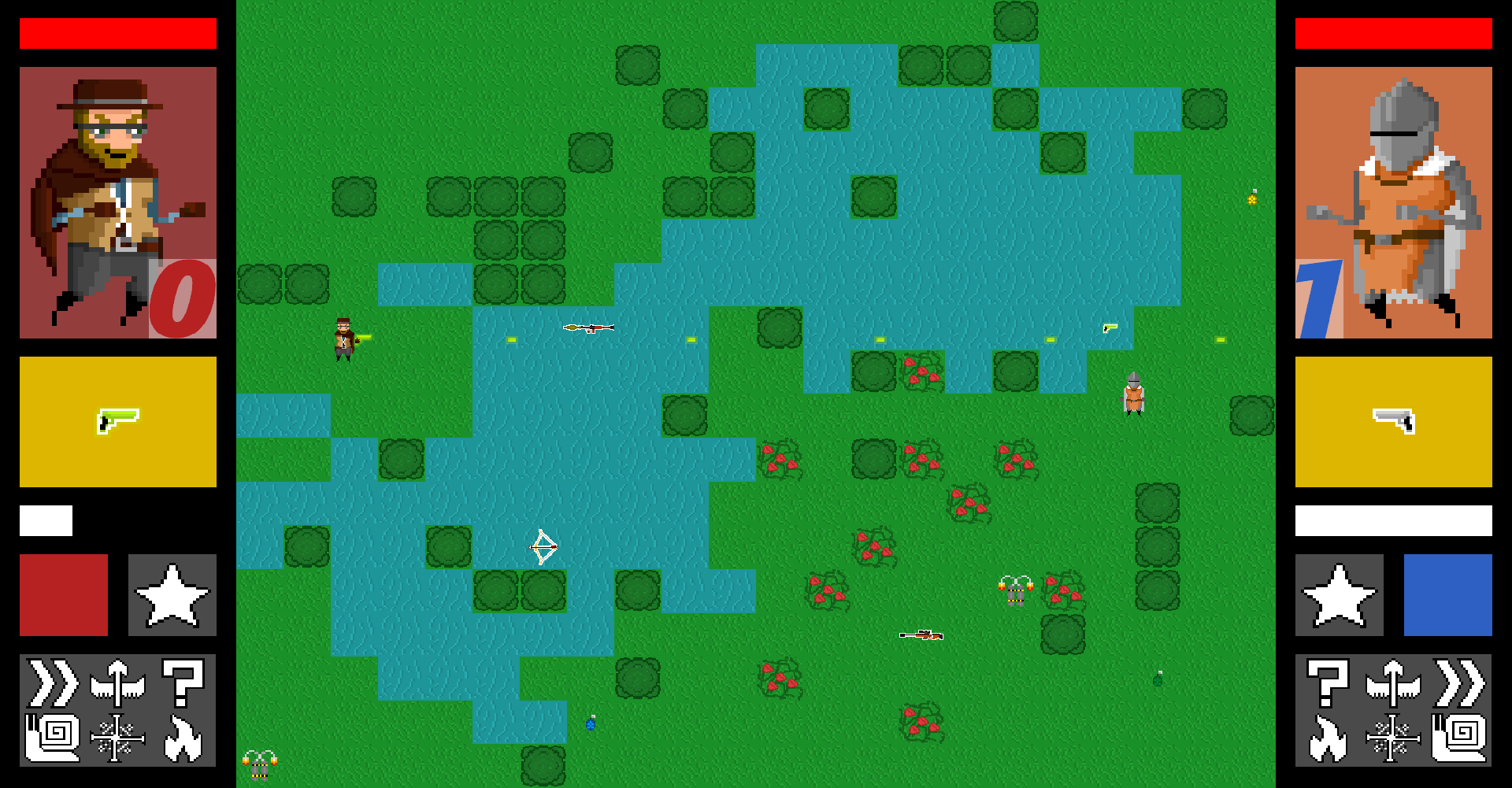Click the snowflake freeze icon on left panel
The height and width of the screenshot is (788, 1512).
pyautogui.click(x=117, y=738)
